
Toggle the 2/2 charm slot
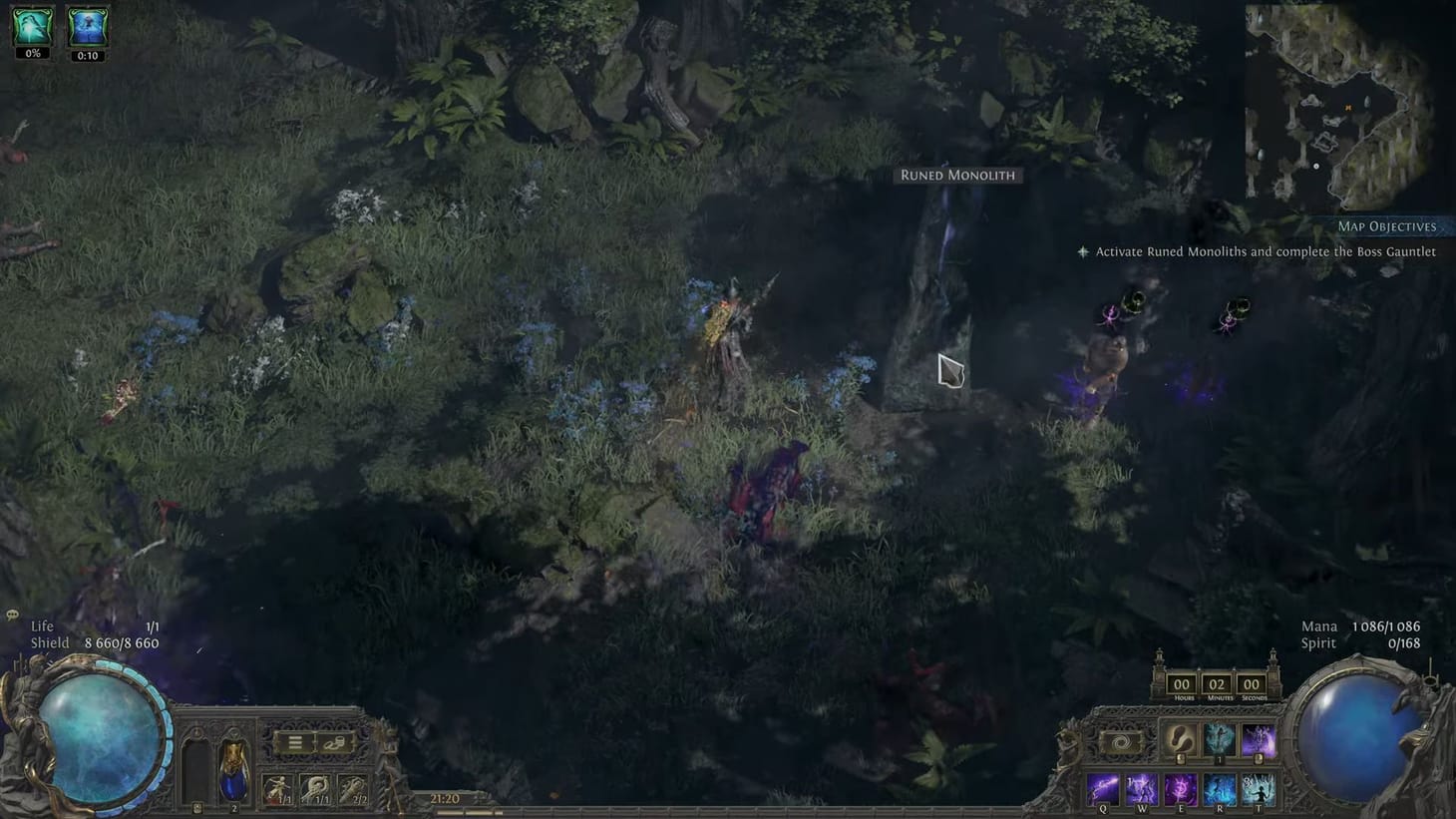coord(352,787)
